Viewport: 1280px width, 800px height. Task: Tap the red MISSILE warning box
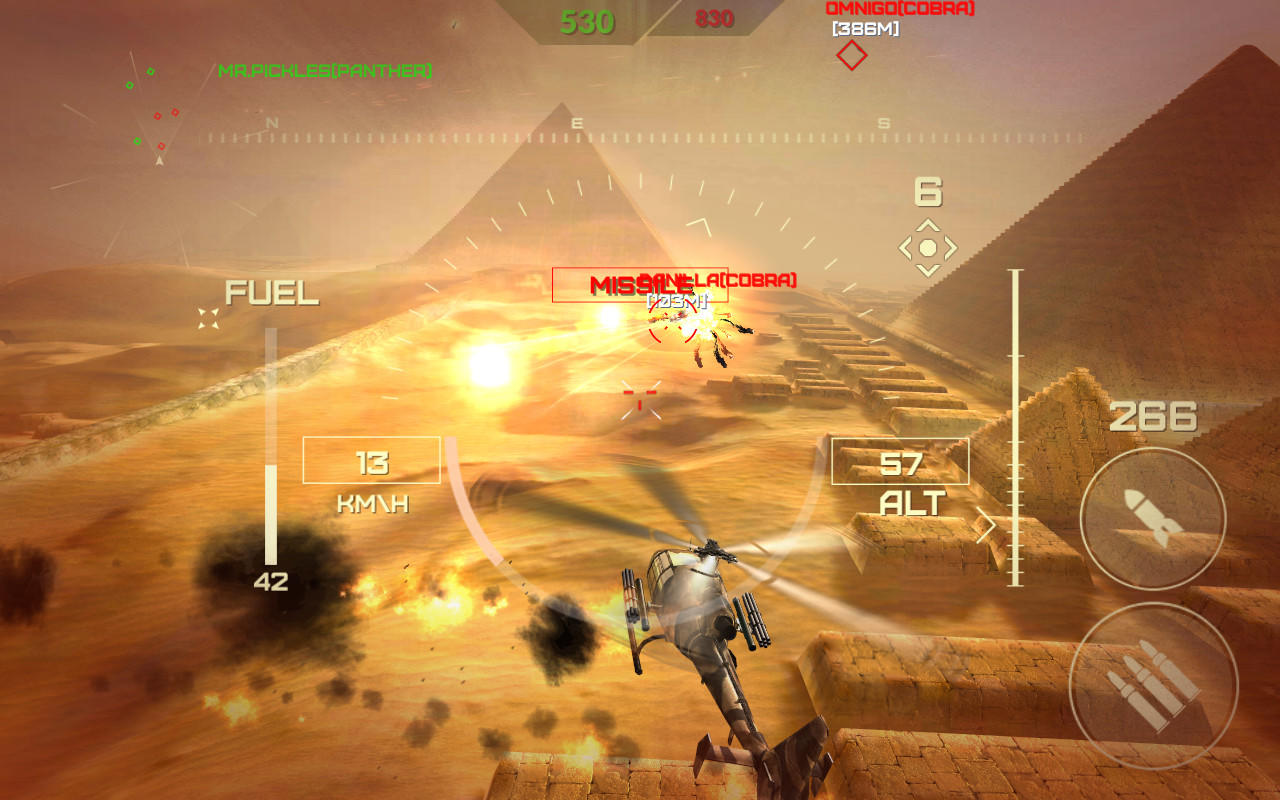click(x=638, y=286)
